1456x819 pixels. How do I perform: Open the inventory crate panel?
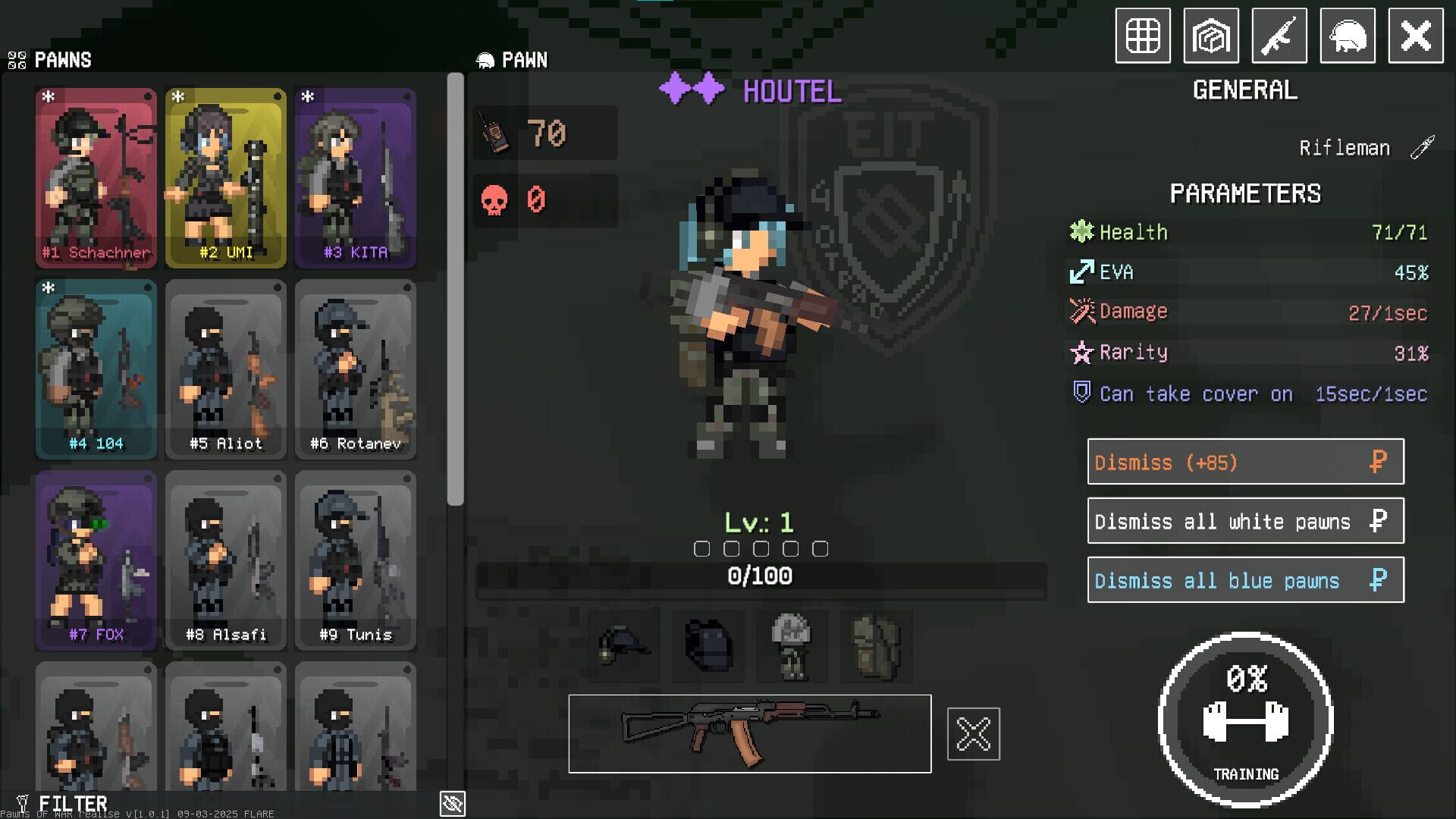(x=1211, y=35)
